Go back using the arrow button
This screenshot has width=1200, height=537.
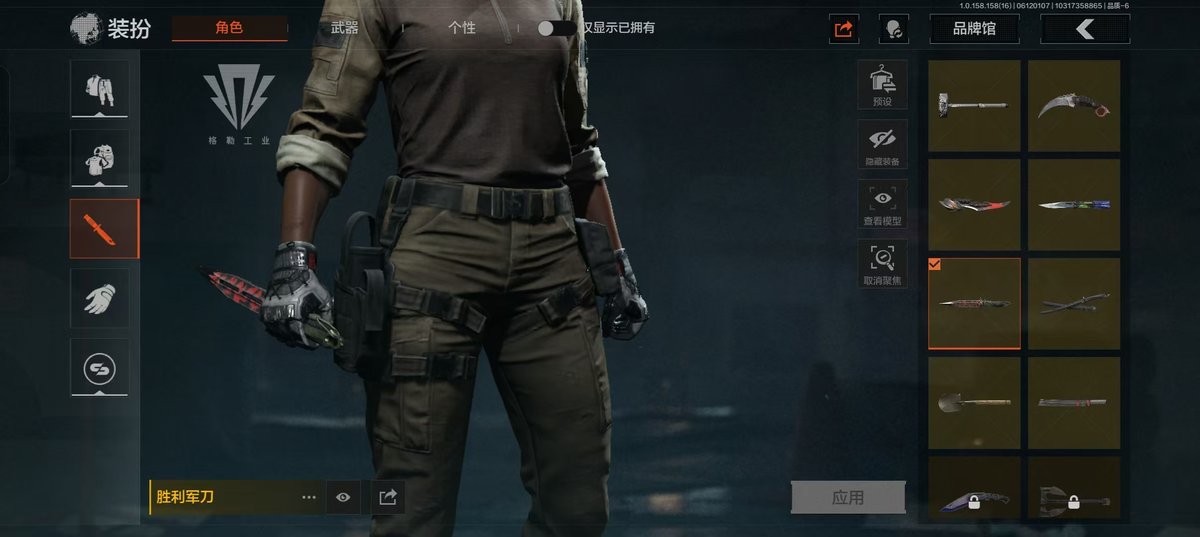point(1085,29)
